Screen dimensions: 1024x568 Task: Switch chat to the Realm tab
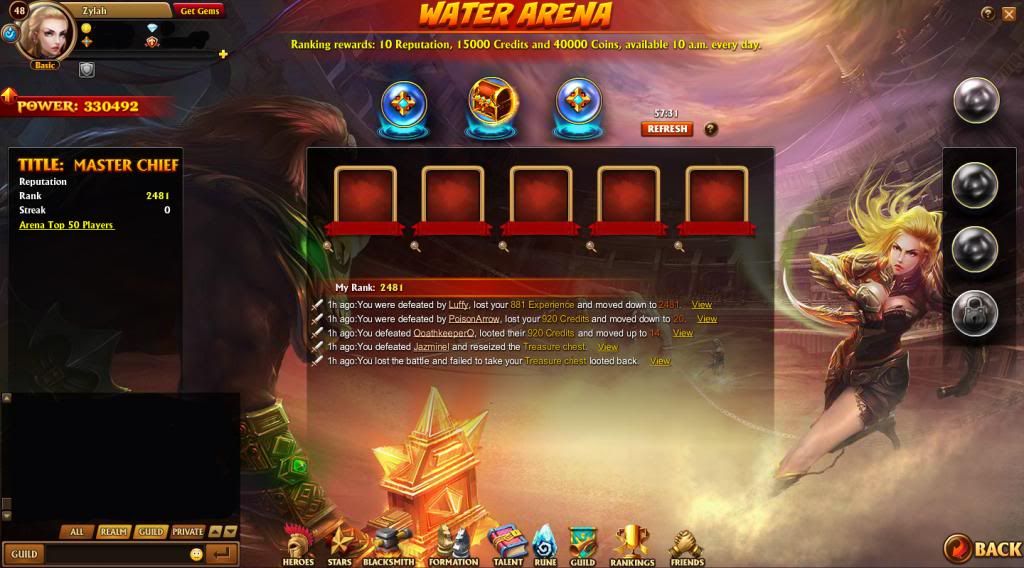click(113, 532)
